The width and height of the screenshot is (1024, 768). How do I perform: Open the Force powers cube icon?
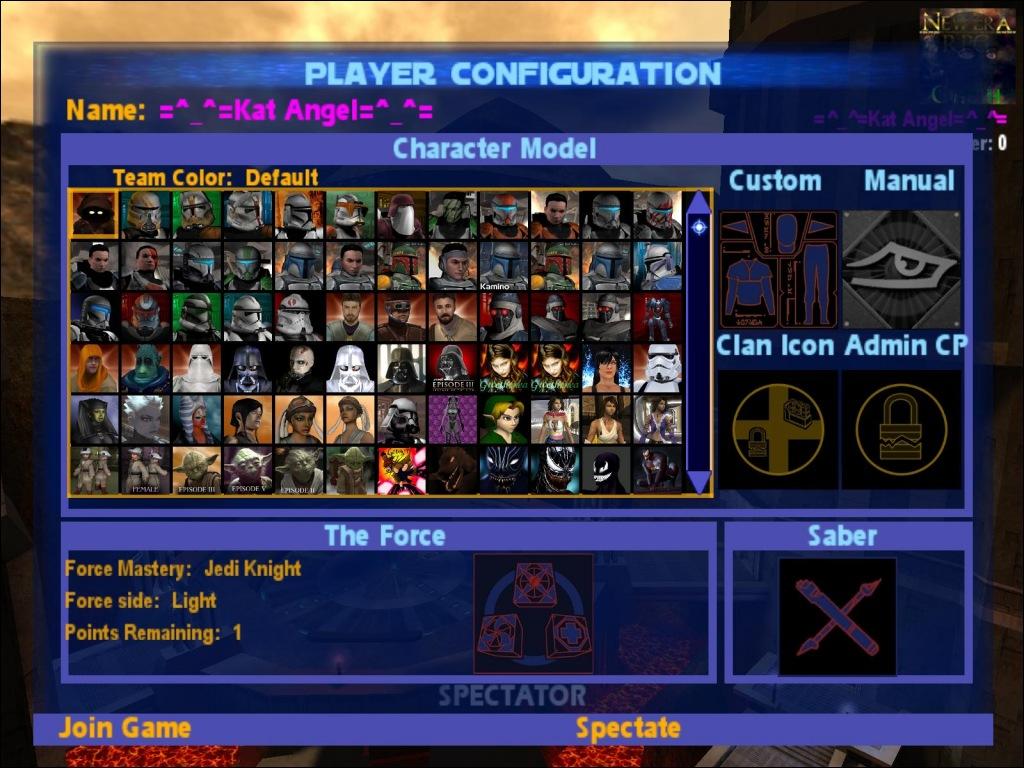coord(533,613)
